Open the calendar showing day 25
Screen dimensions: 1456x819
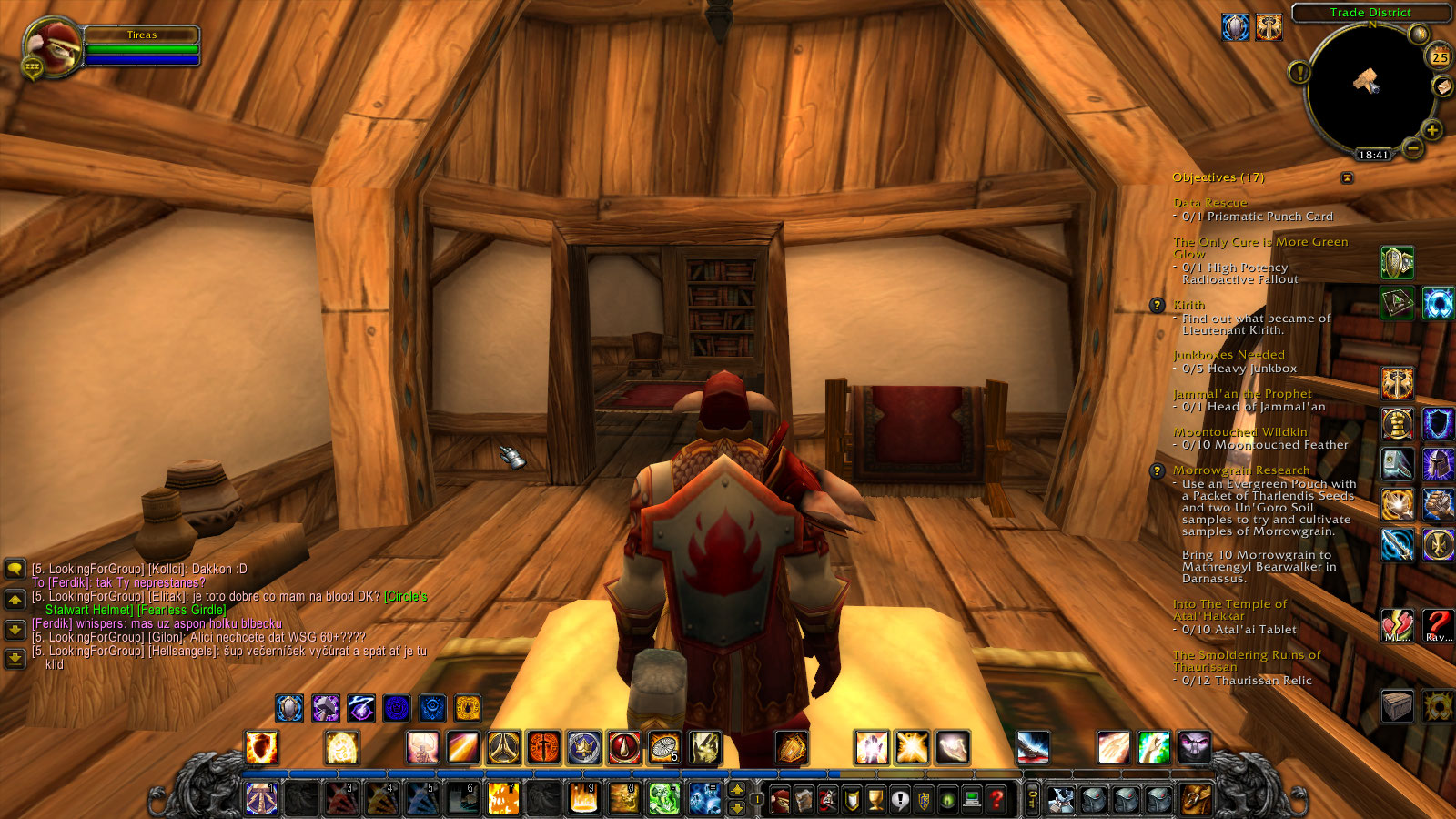[x=1440, y=56]
